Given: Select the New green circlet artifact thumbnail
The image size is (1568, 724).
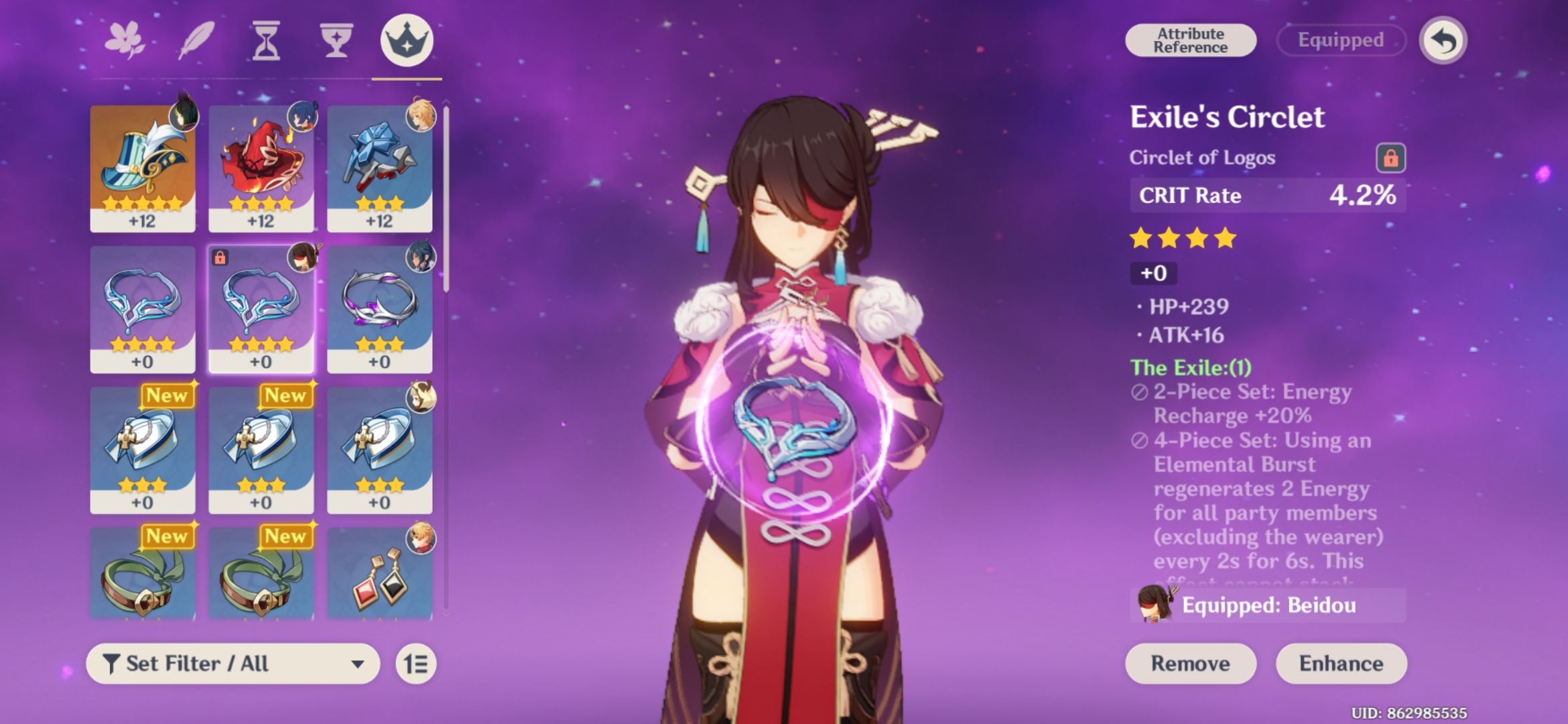Looking at the screenshot, I should tap(143, 577).
